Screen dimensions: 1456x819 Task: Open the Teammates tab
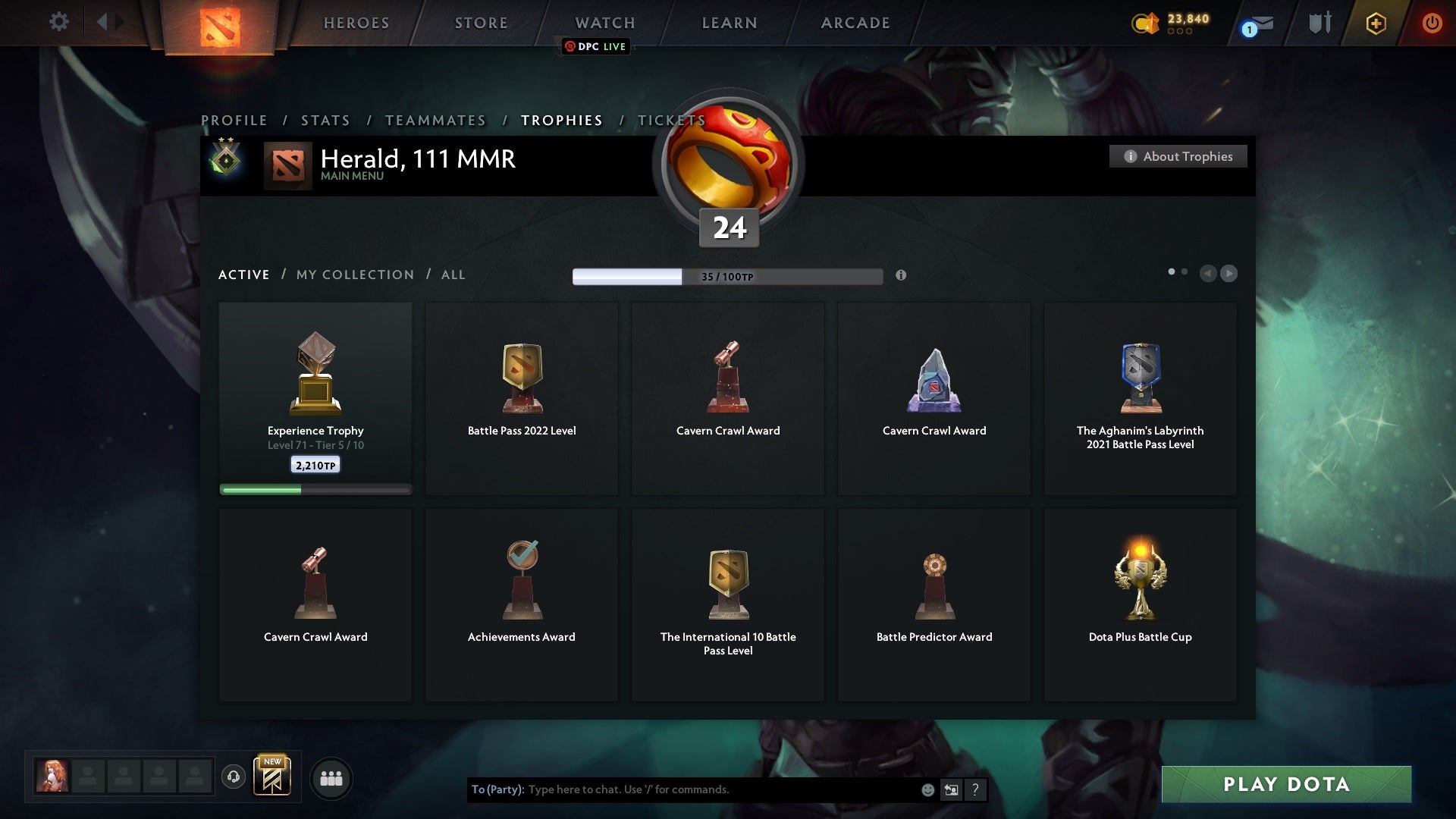tap(435, 121)
